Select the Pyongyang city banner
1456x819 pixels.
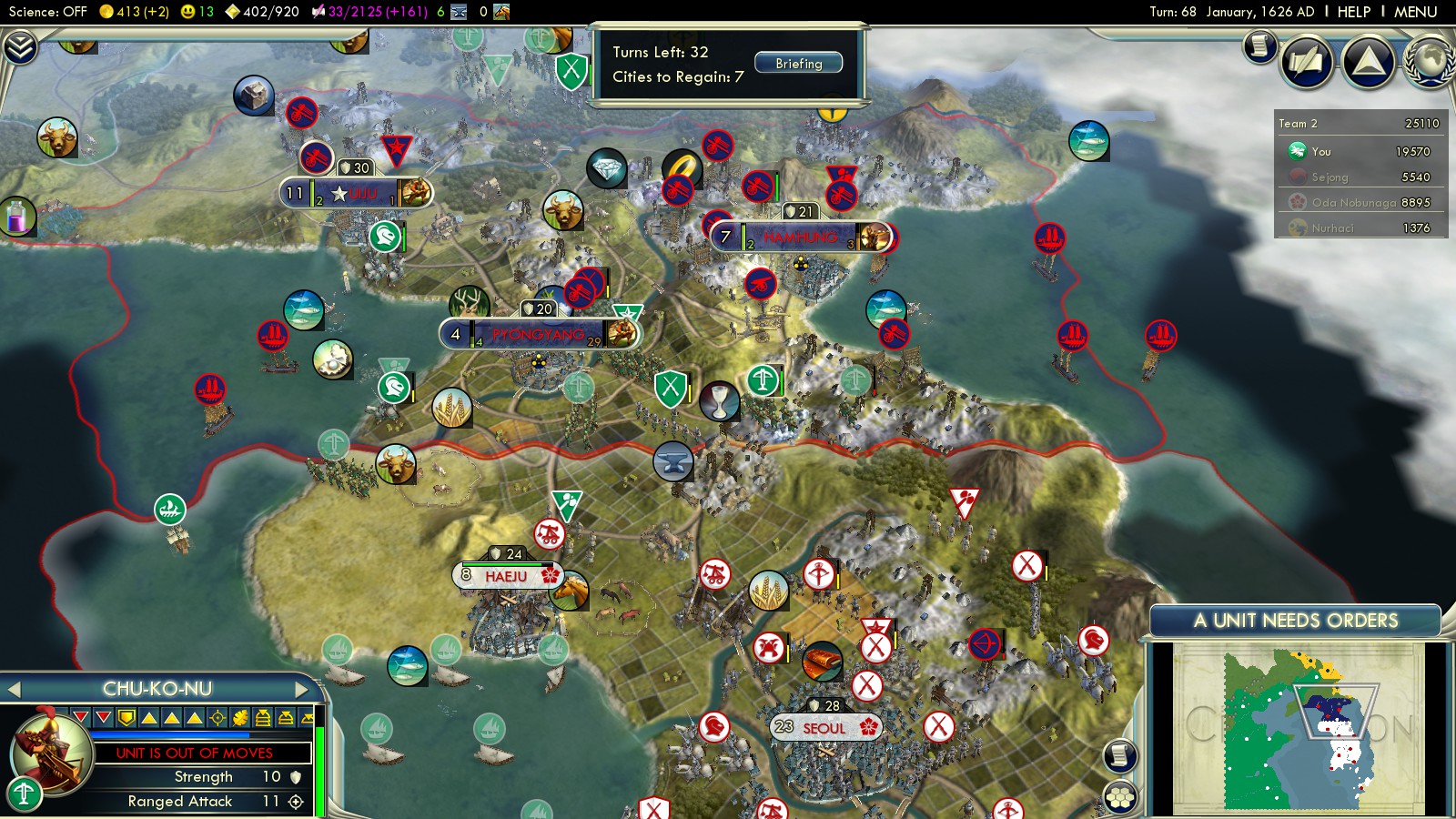(537, 335)
